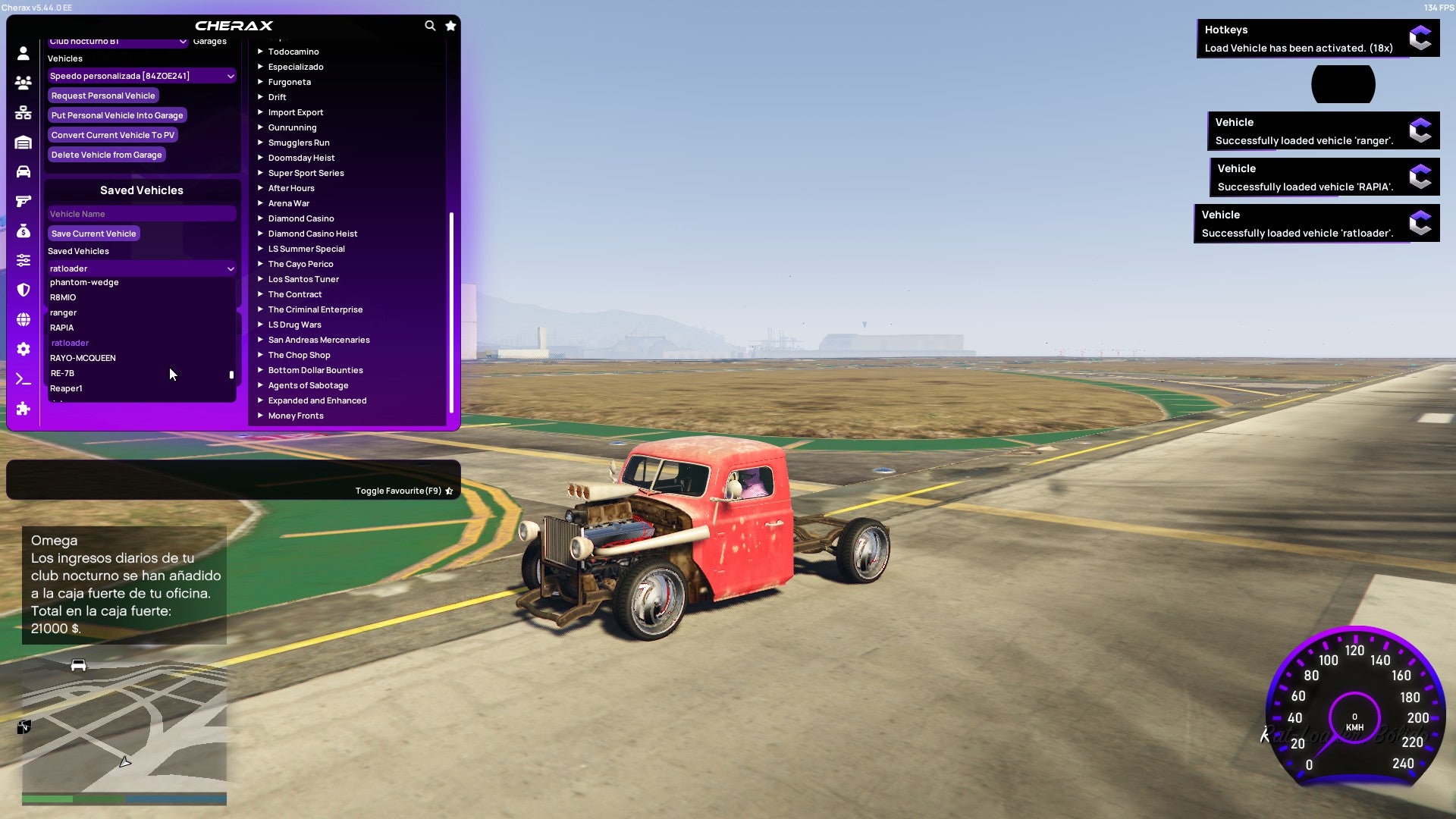Click the favourites star in the header
This screenshot has width=1456, height=819.
pyautogui.click(x=450, y=25)
